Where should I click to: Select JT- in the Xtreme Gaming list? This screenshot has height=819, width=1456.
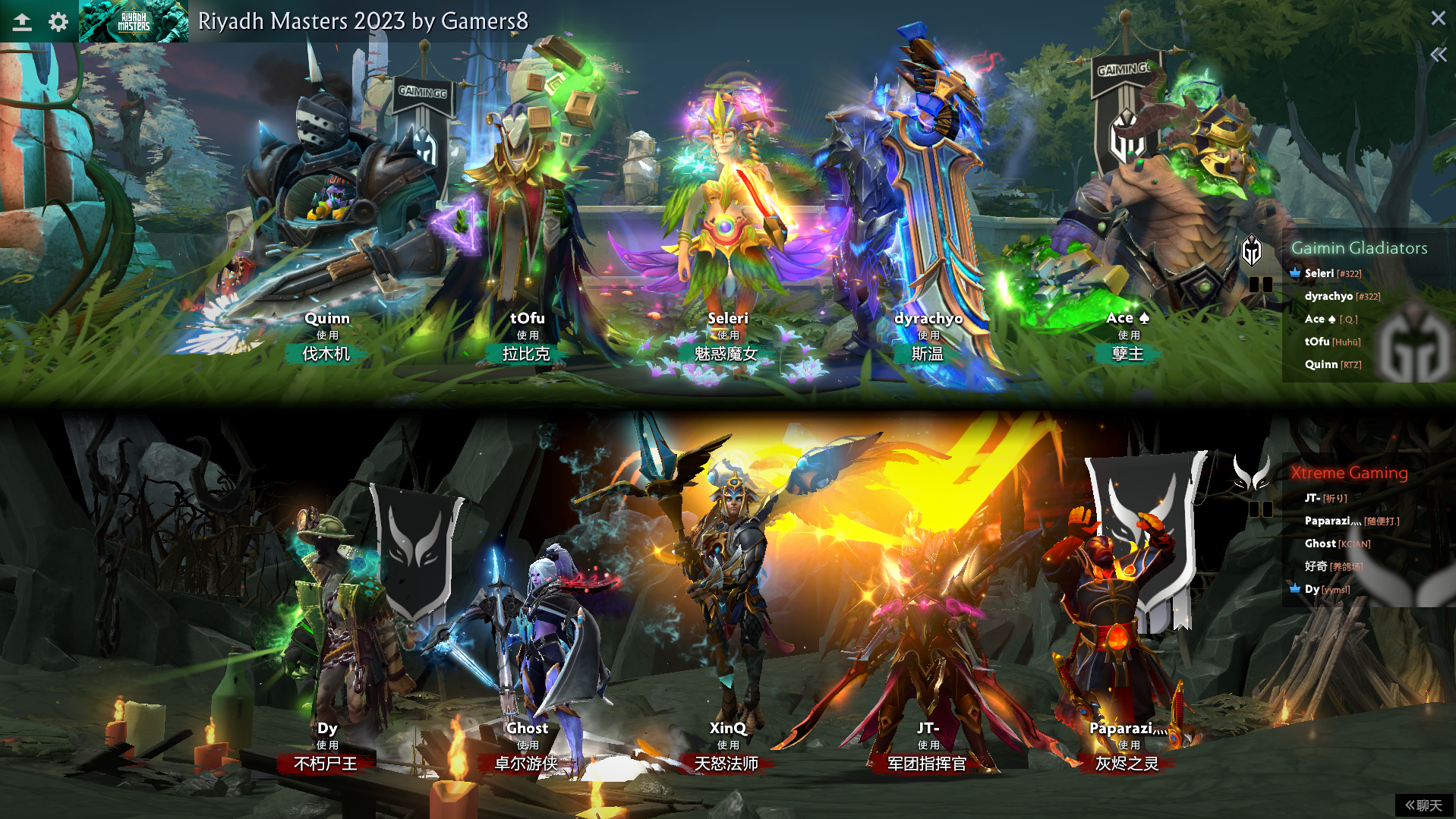pyautogui.click(x=1313, y=498)
